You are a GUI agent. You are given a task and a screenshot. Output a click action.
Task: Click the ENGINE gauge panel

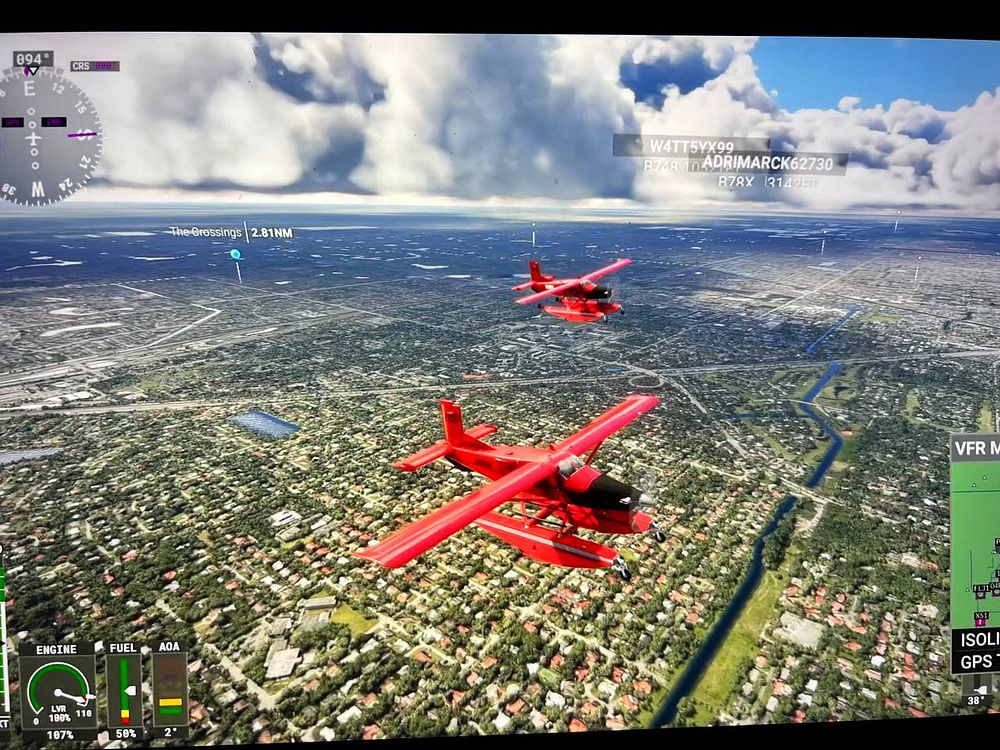click(x=57, y=689)
